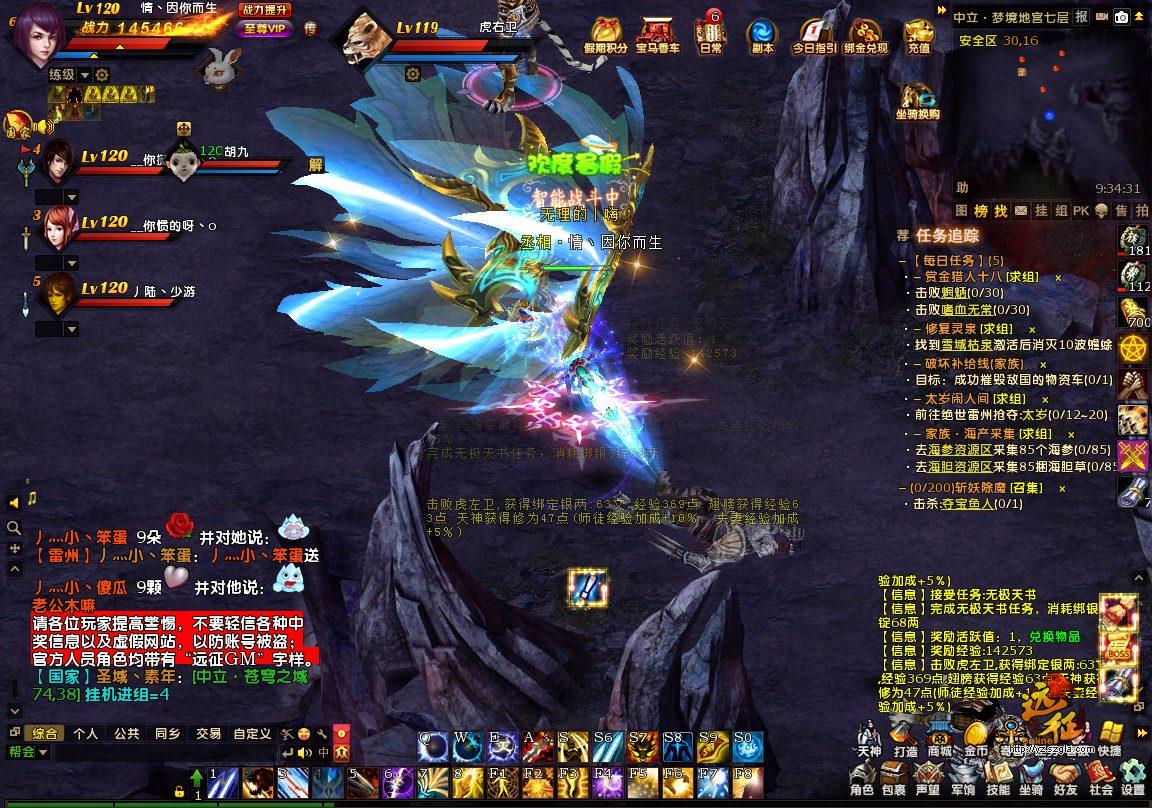Screen dimensions: 1152x808
Task: Switch chat to the 交易 trade tab
Action: (x=208, y=733)
